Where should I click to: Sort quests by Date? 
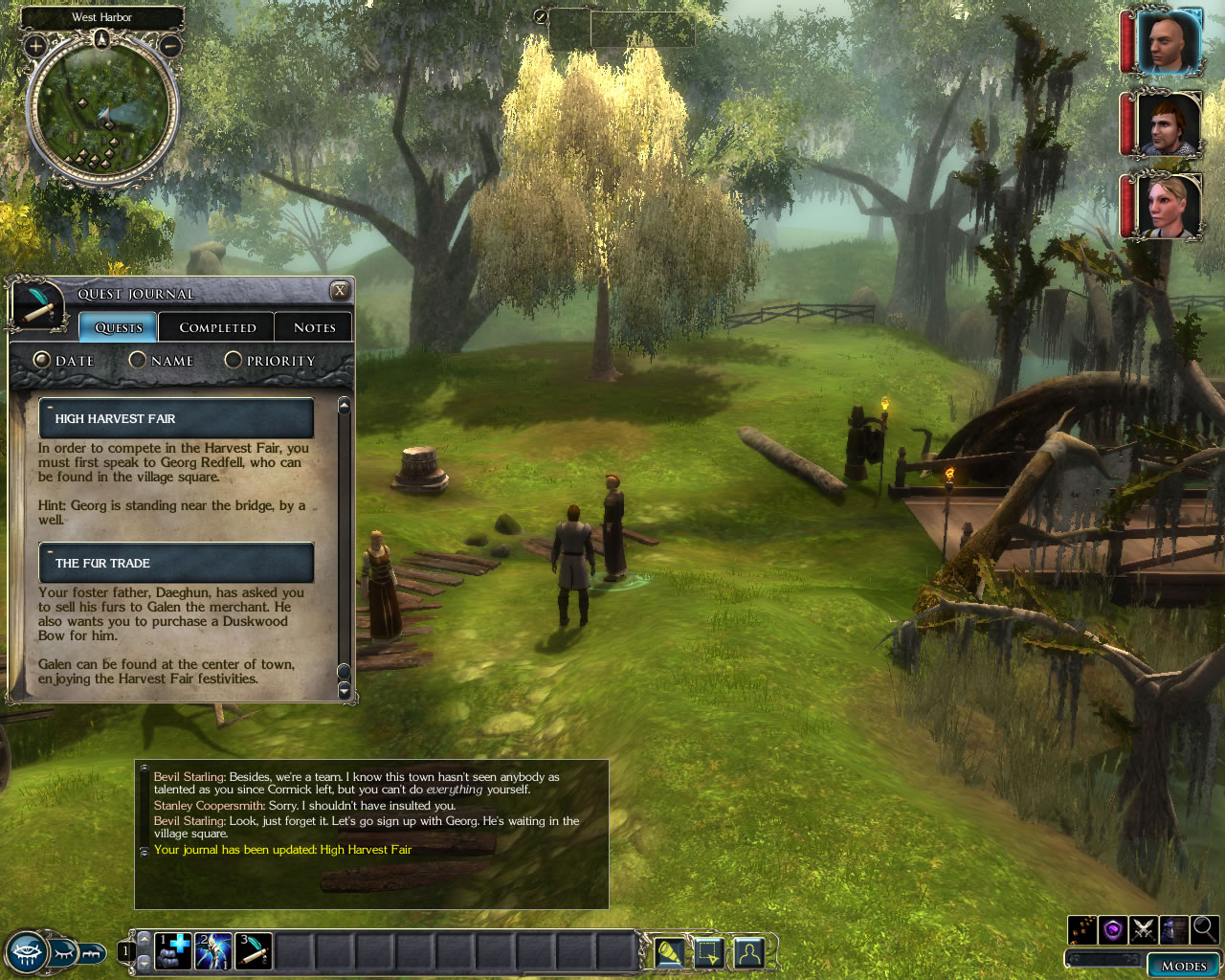click(42, 360)
